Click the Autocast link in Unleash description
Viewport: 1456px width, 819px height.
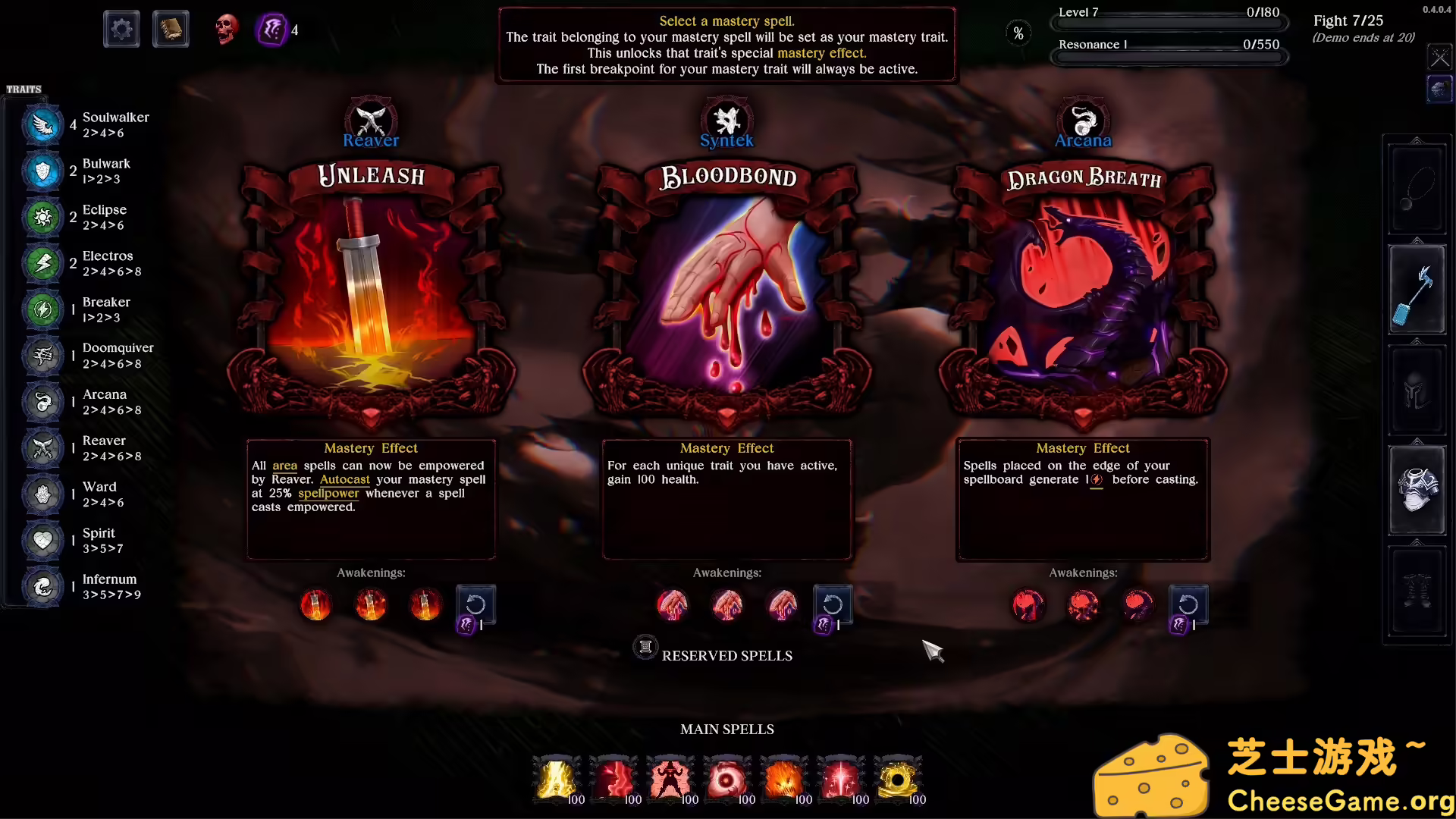click(x=344, y=479)
